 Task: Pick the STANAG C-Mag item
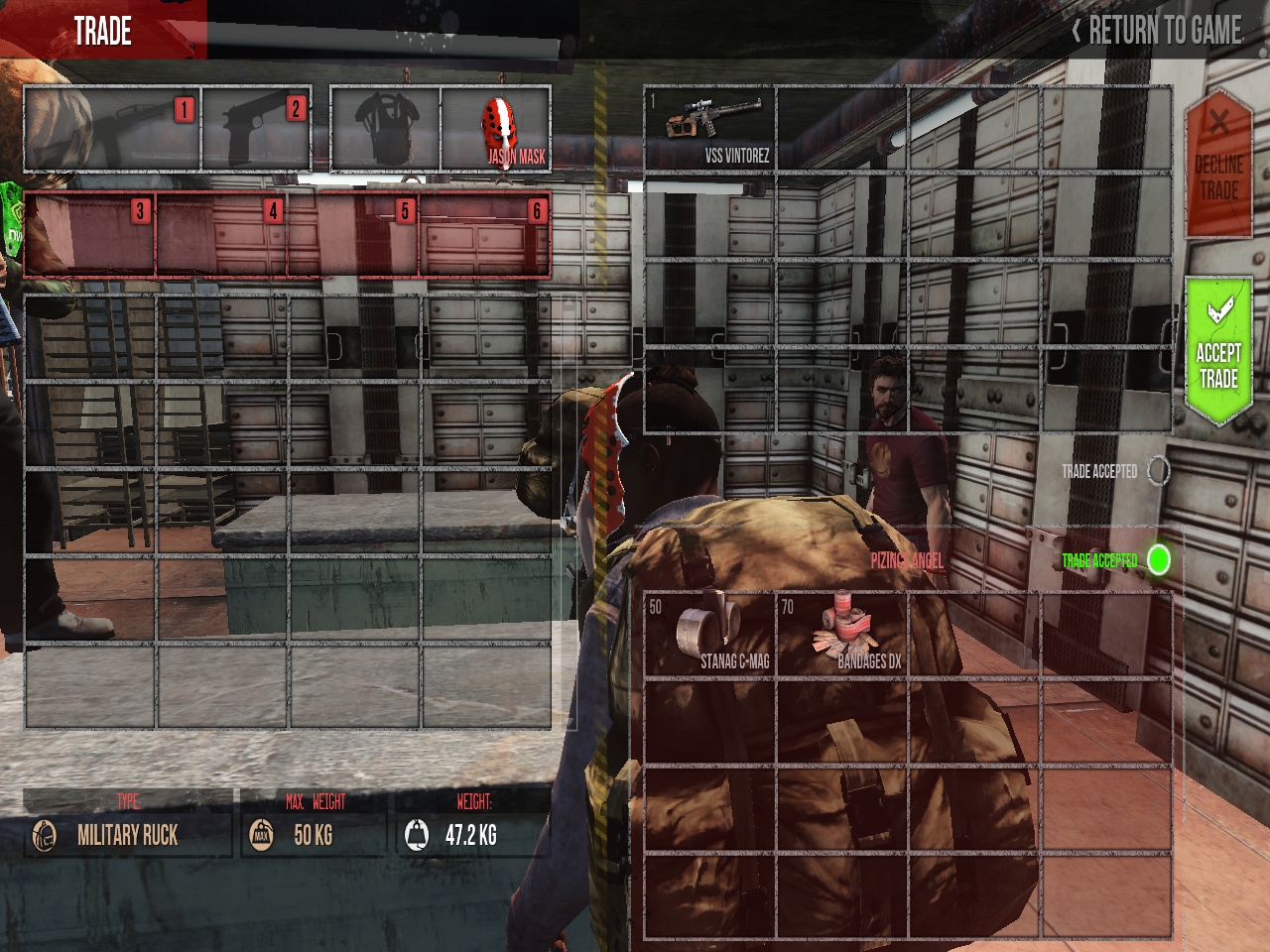pyautogui.click(x=710, y=635)
